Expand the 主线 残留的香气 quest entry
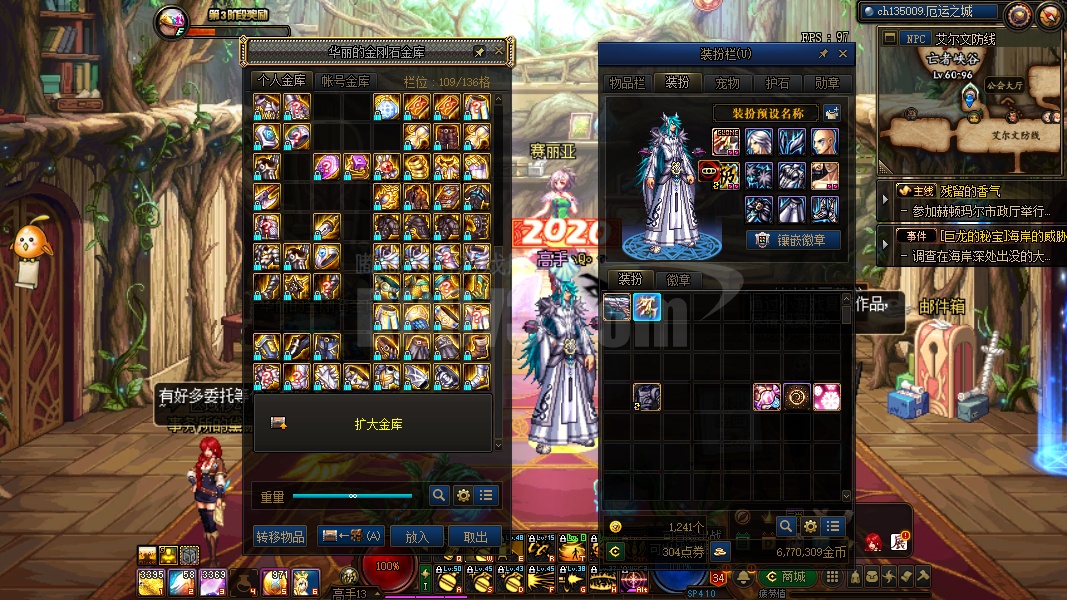 [884, 200]
